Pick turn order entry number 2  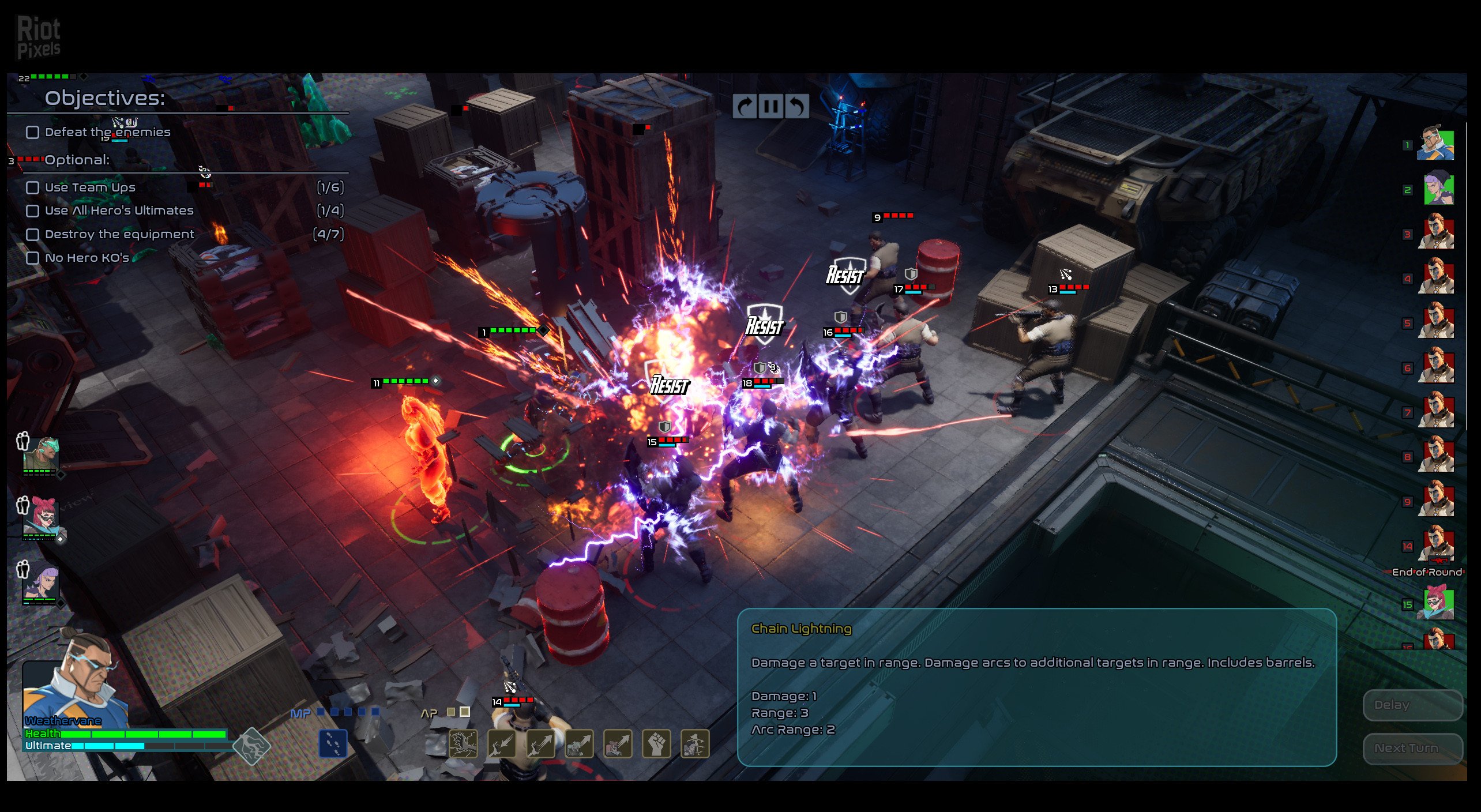(1437, 189)
